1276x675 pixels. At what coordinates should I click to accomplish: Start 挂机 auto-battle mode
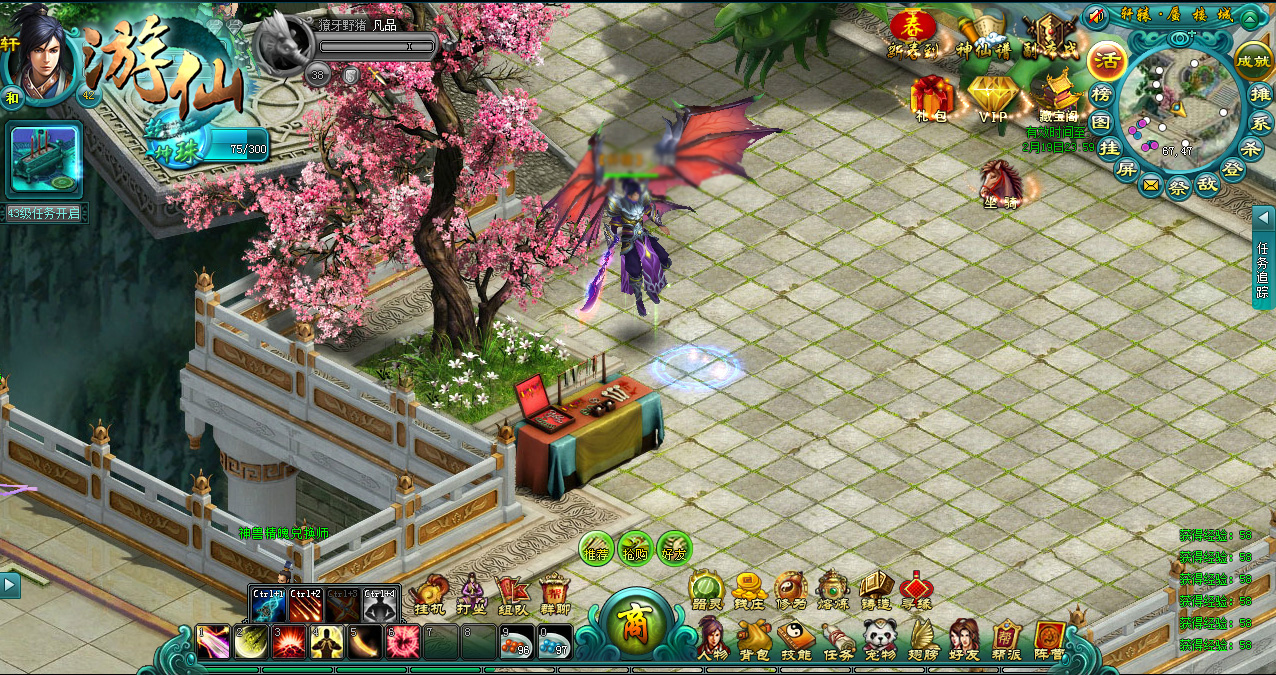[x=429, y=592]
